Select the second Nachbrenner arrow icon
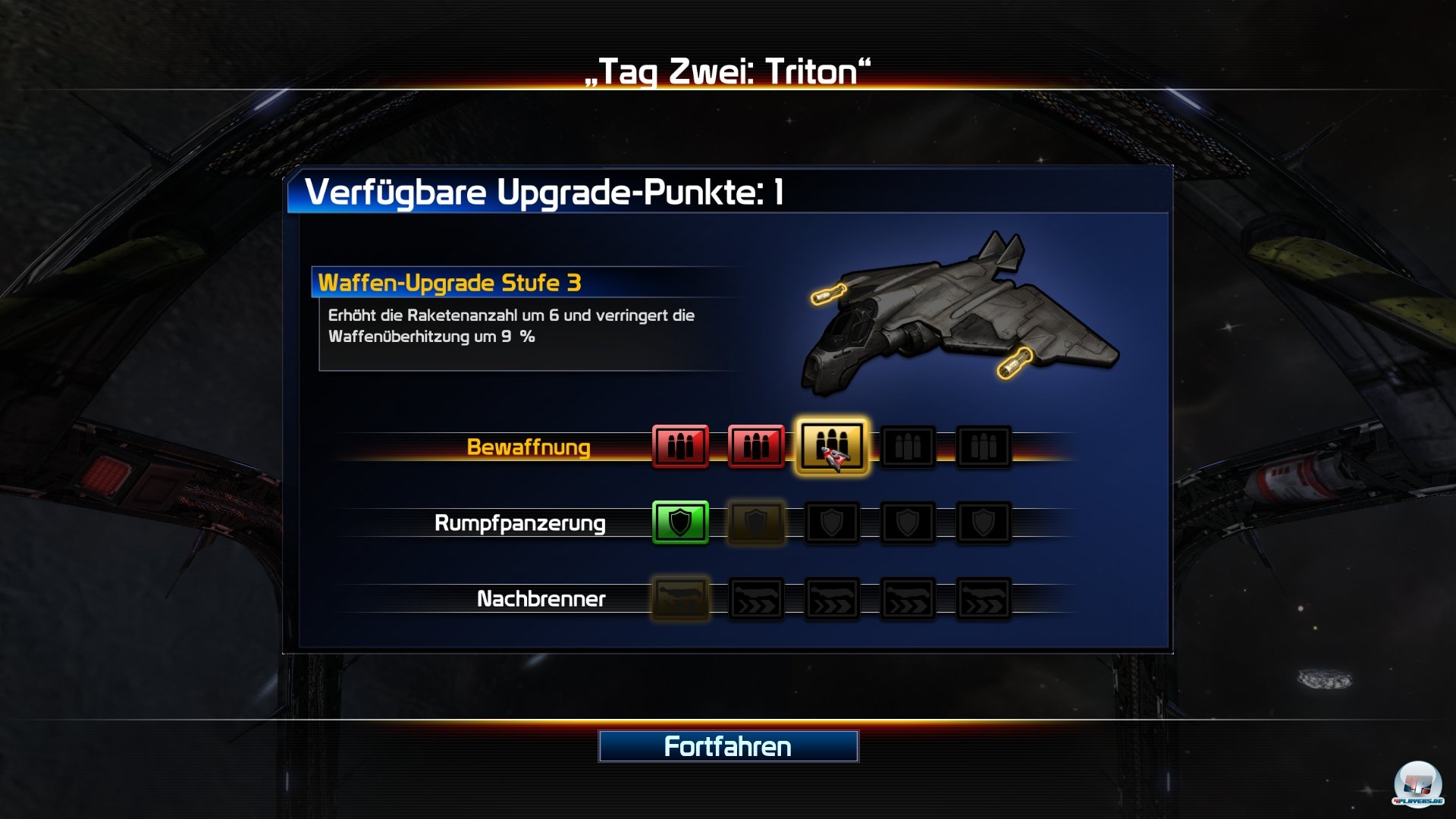Viewport: 1456px width, 819px height. click(x=755, y=598)
